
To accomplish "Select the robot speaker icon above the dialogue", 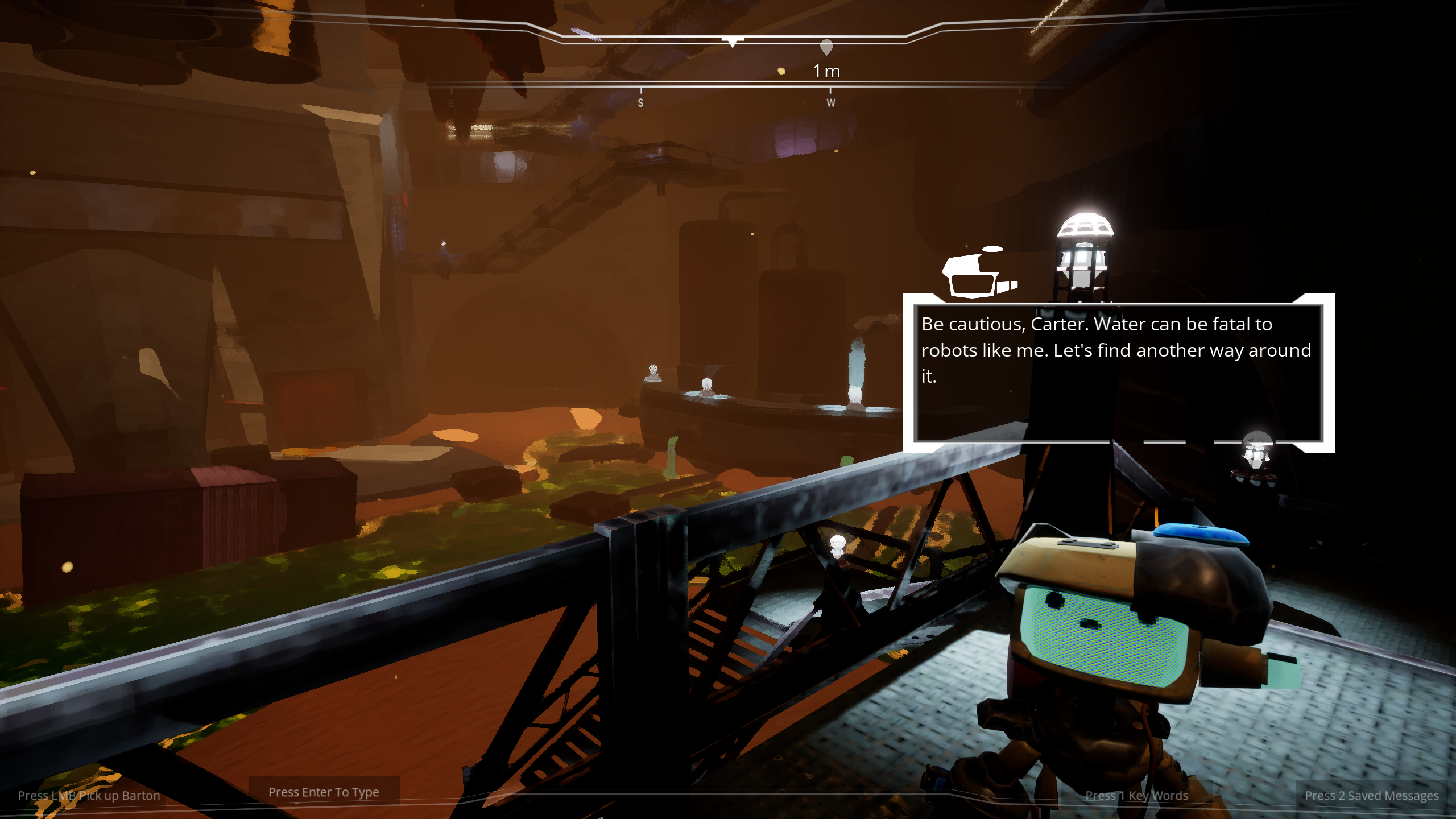I will pos(979,274).
